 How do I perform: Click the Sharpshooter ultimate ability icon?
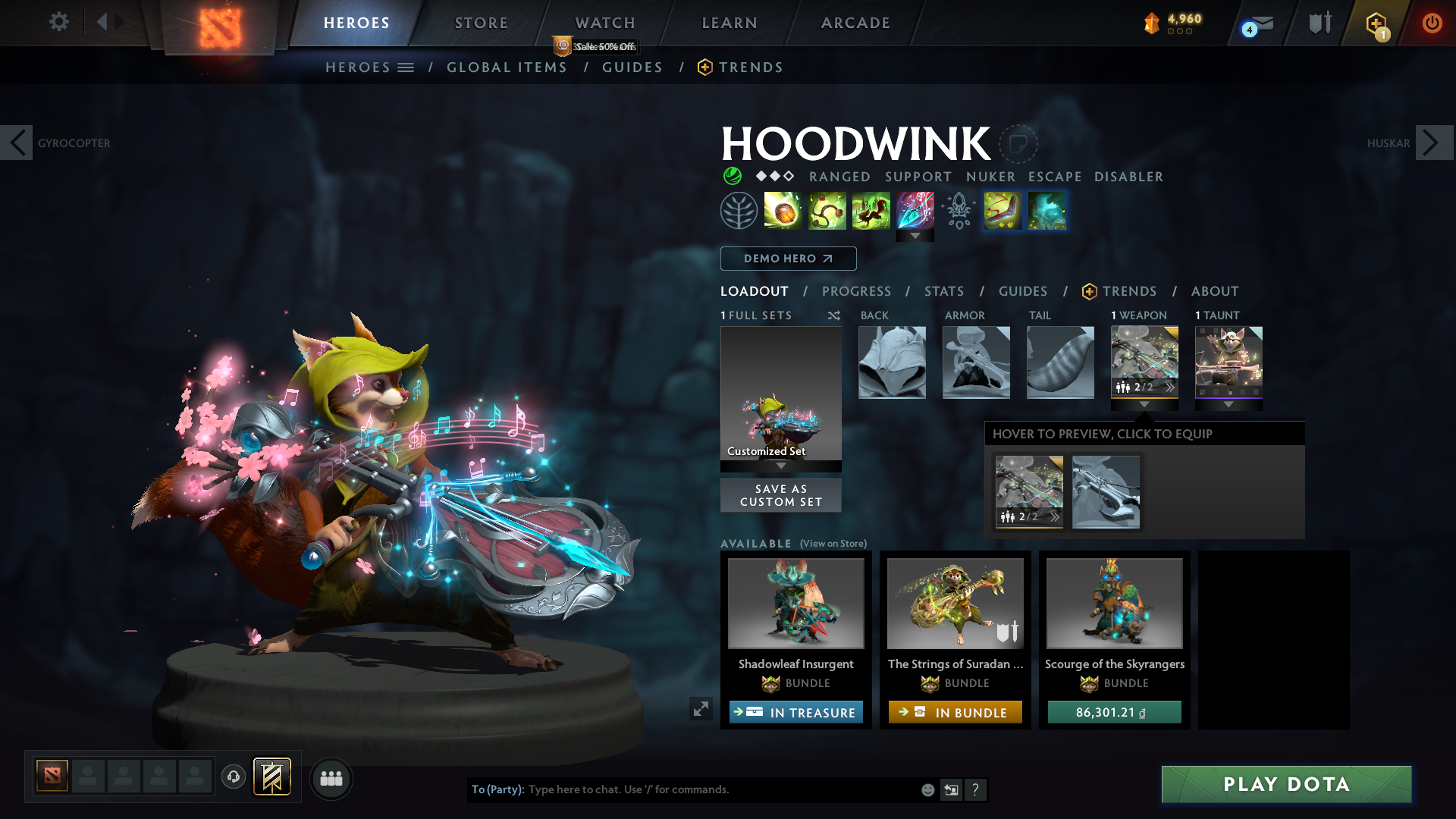point(915,211)
